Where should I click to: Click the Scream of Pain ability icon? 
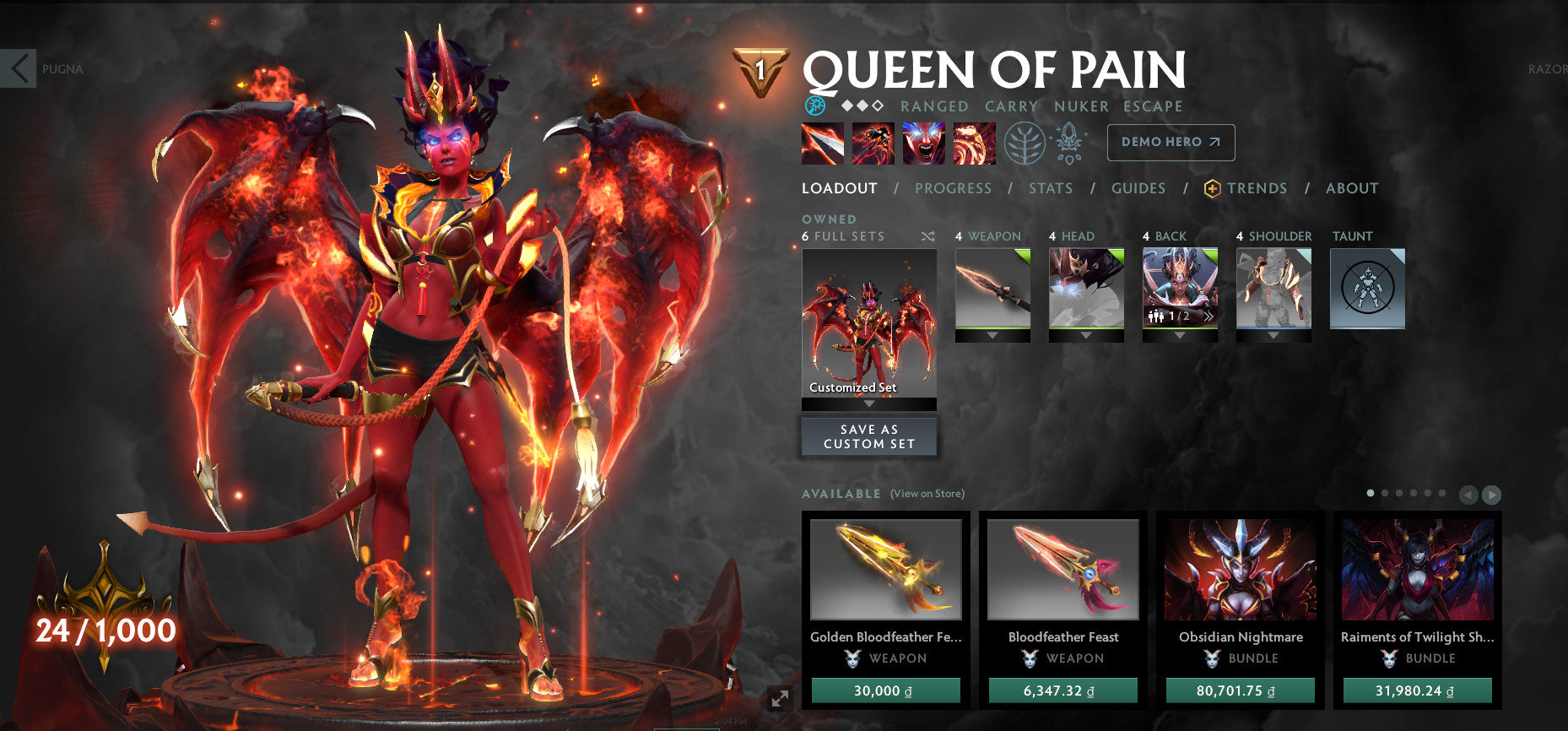927,143
